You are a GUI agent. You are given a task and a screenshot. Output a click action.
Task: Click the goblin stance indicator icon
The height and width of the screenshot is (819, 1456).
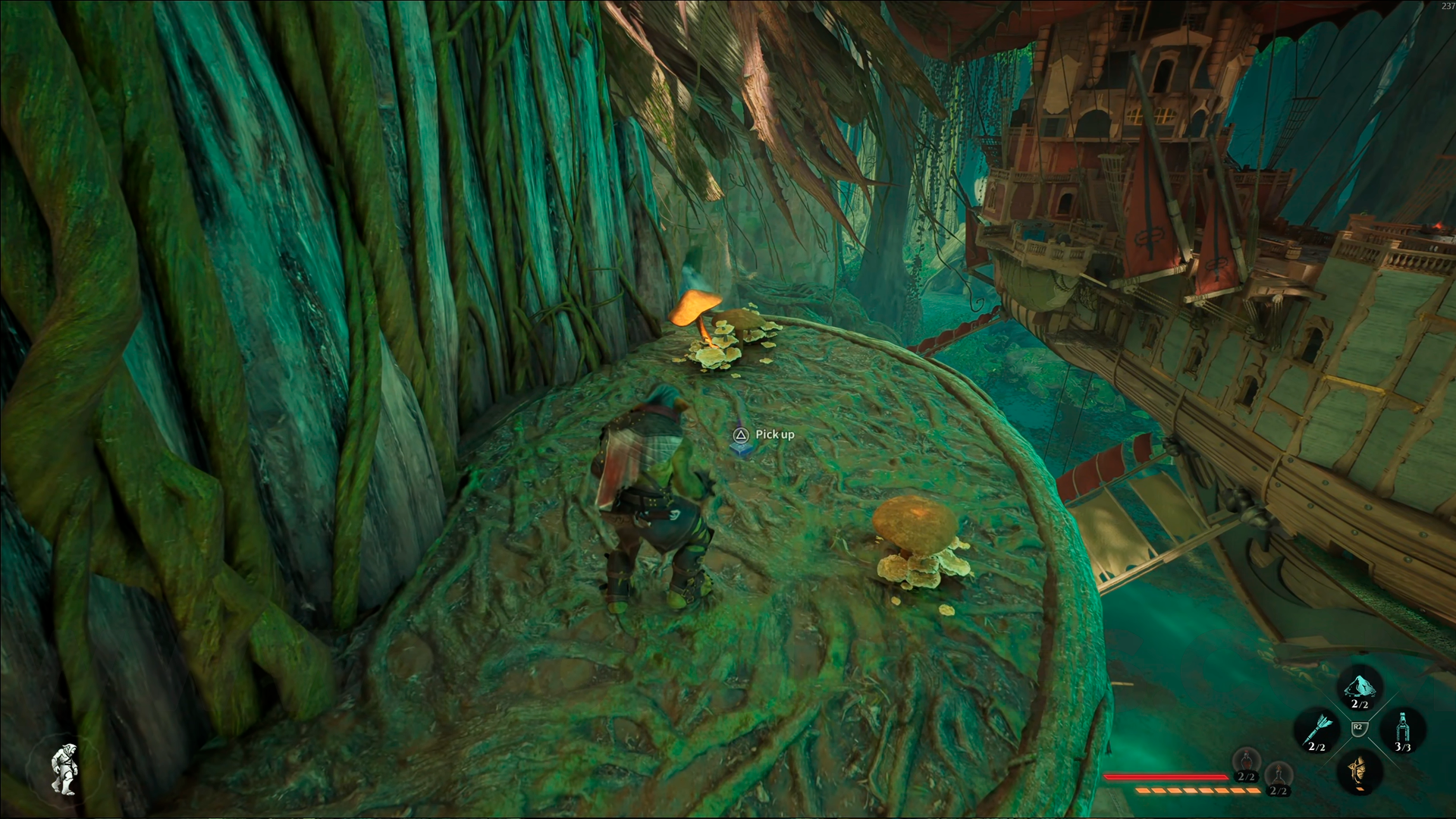pos(66,768)
